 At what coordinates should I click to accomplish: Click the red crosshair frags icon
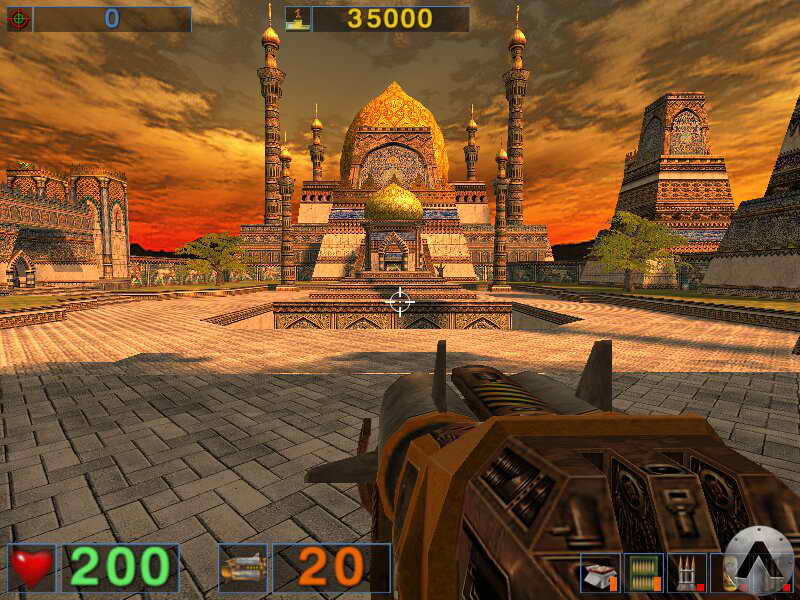pos(18,18)
